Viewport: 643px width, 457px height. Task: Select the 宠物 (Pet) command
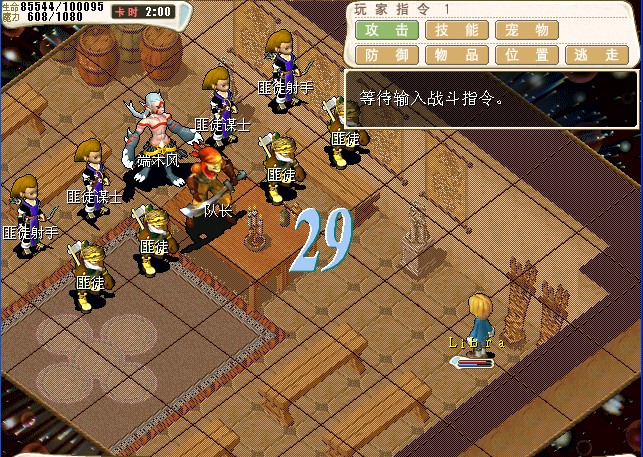point(526,30)
